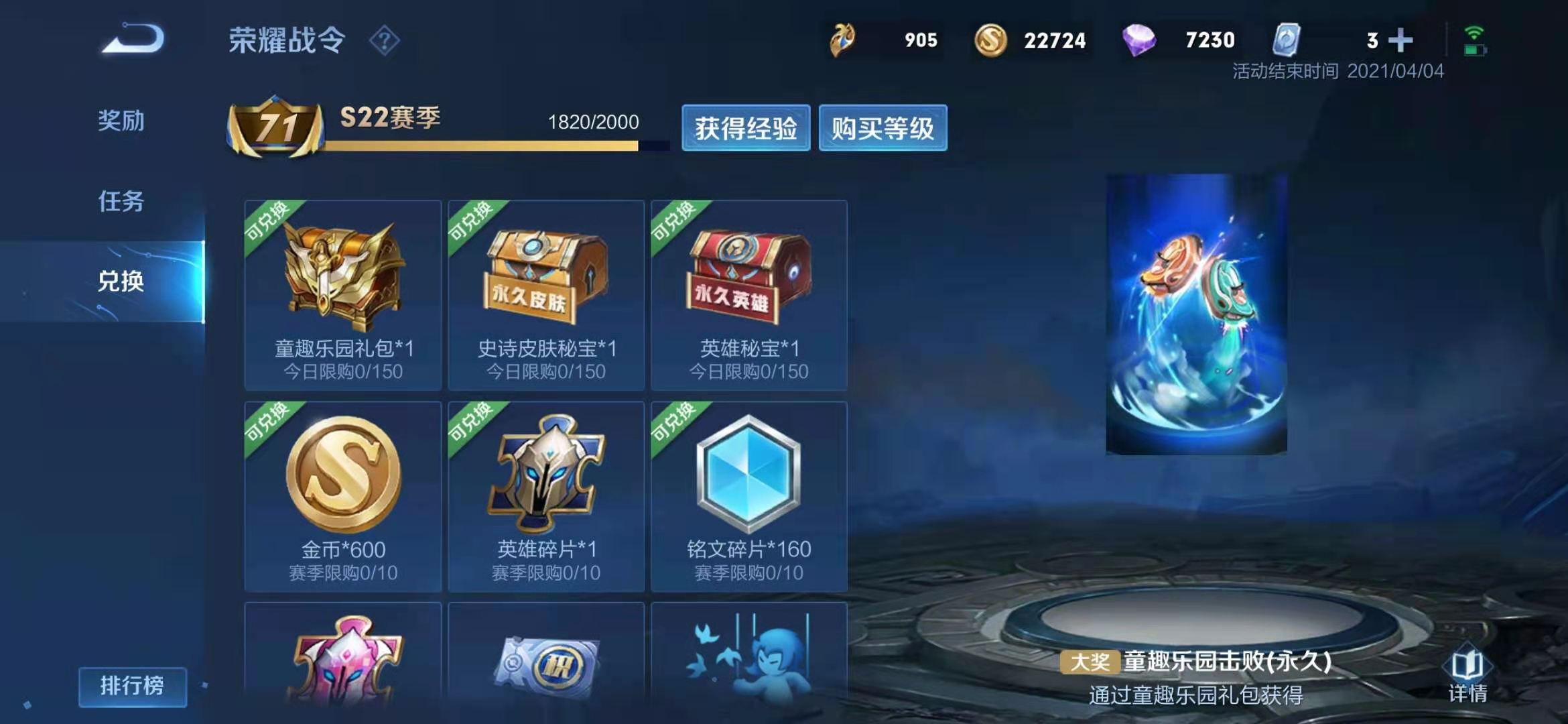Viewport: 1568px width, 724px height.
Task: Exchange for 金币*600 coin item
Action: coord(343,496)
